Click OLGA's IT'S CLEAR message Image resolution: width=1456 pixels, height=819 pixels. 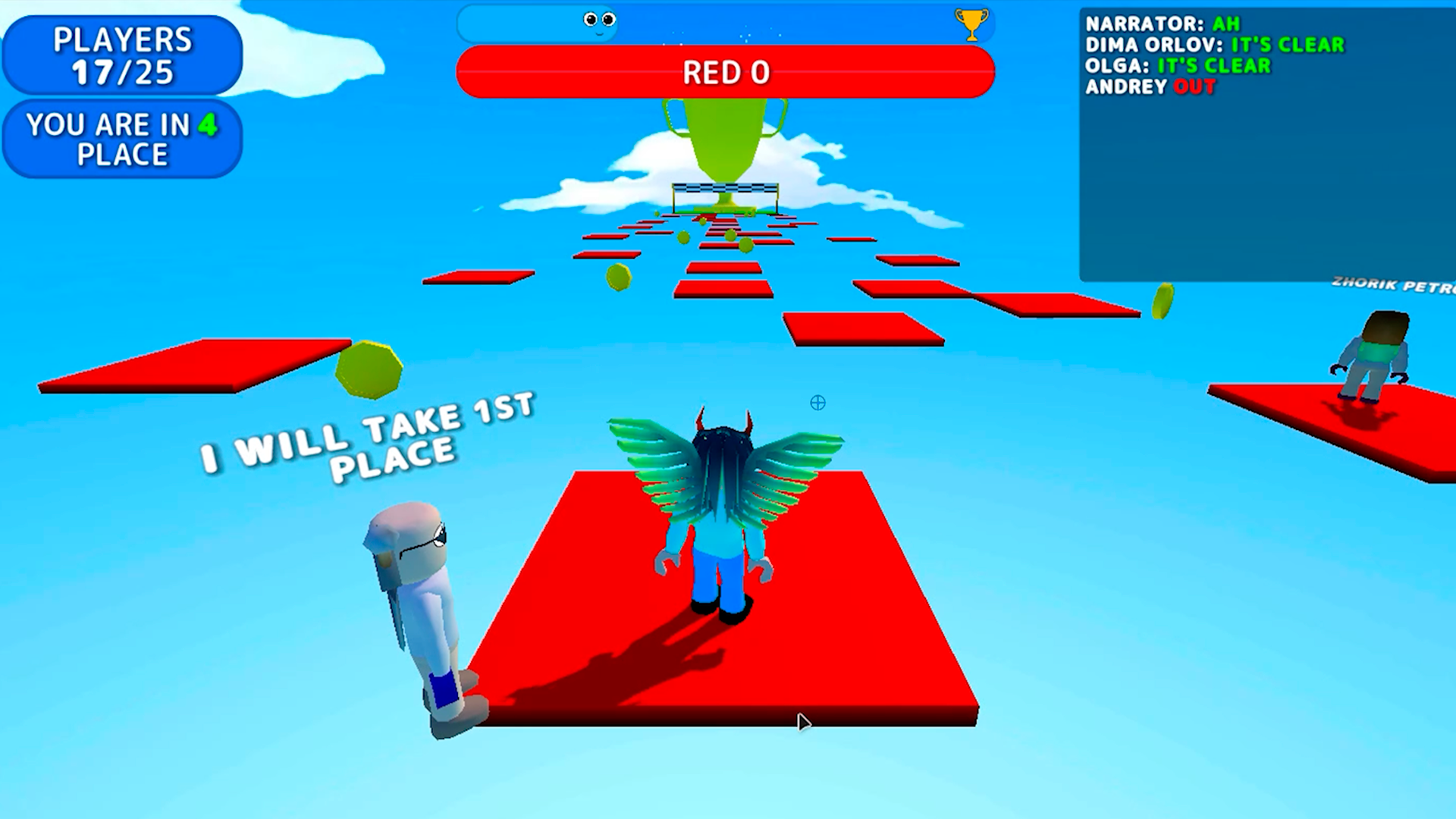coord(1179,66)
